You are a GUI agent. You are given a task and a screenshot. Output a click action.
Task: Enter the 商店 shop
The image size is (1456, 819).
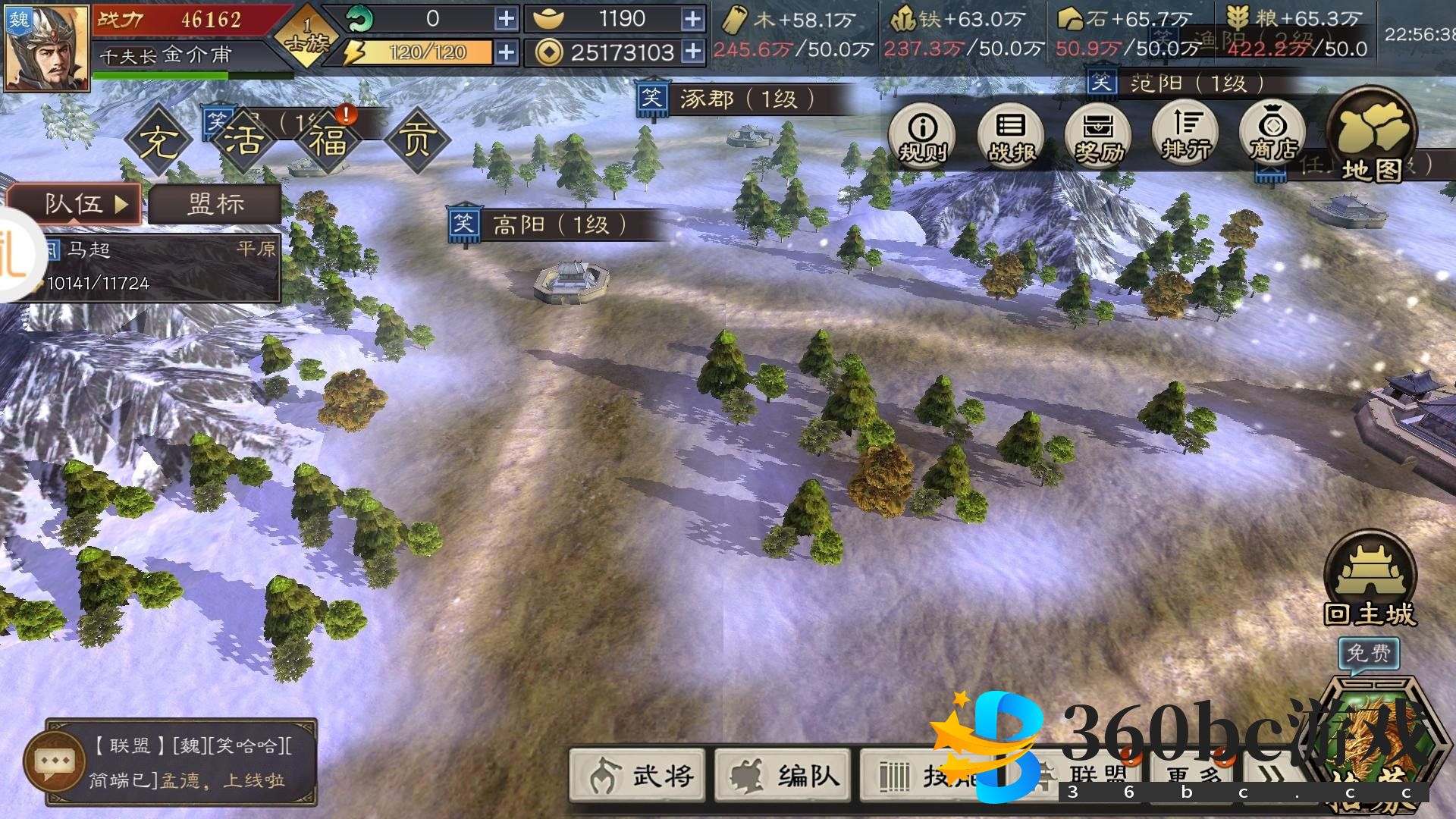(x=1273, y=134)
